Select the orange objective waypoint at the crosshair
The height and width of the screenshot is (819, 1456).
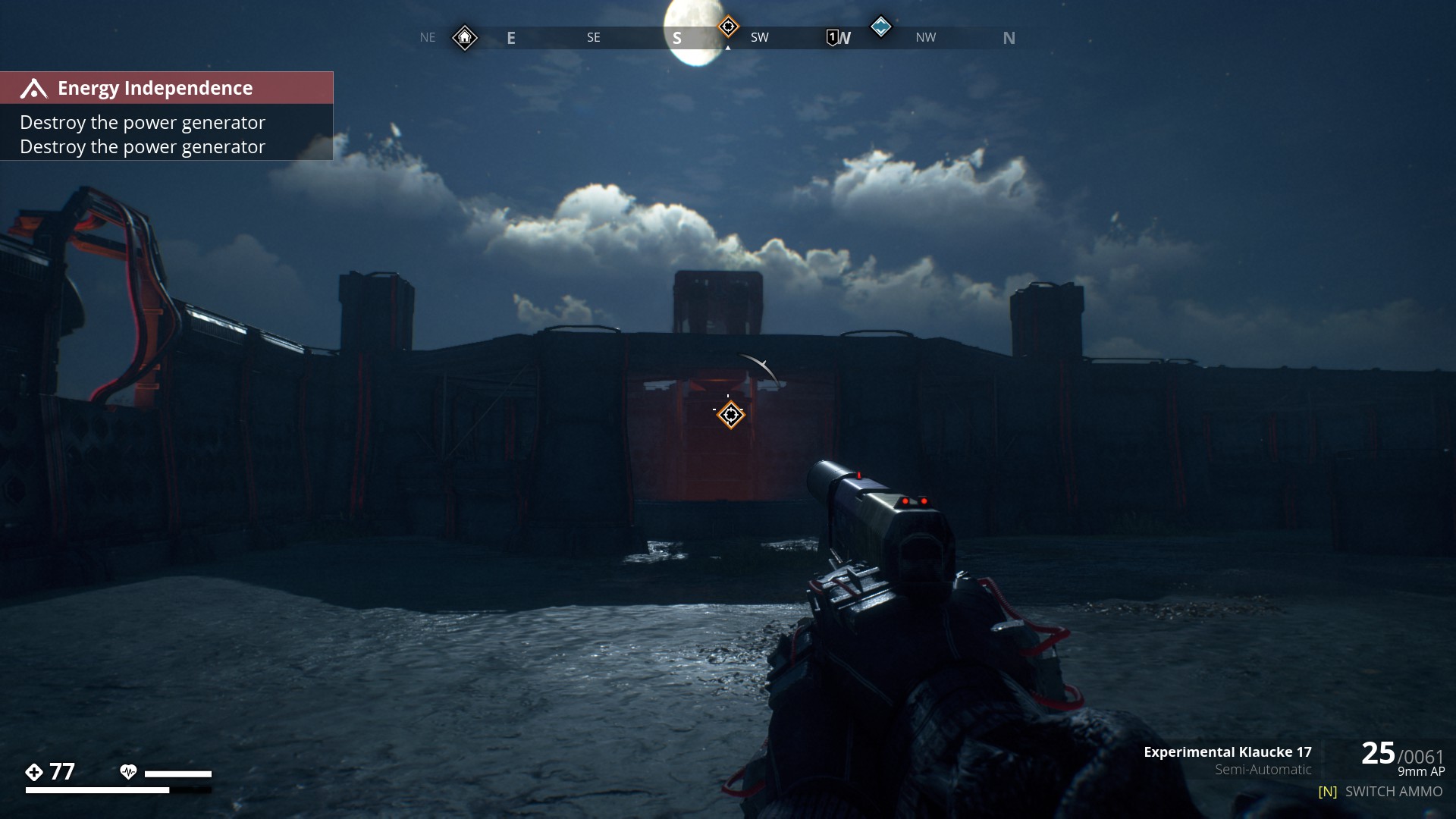click(731, 415)
